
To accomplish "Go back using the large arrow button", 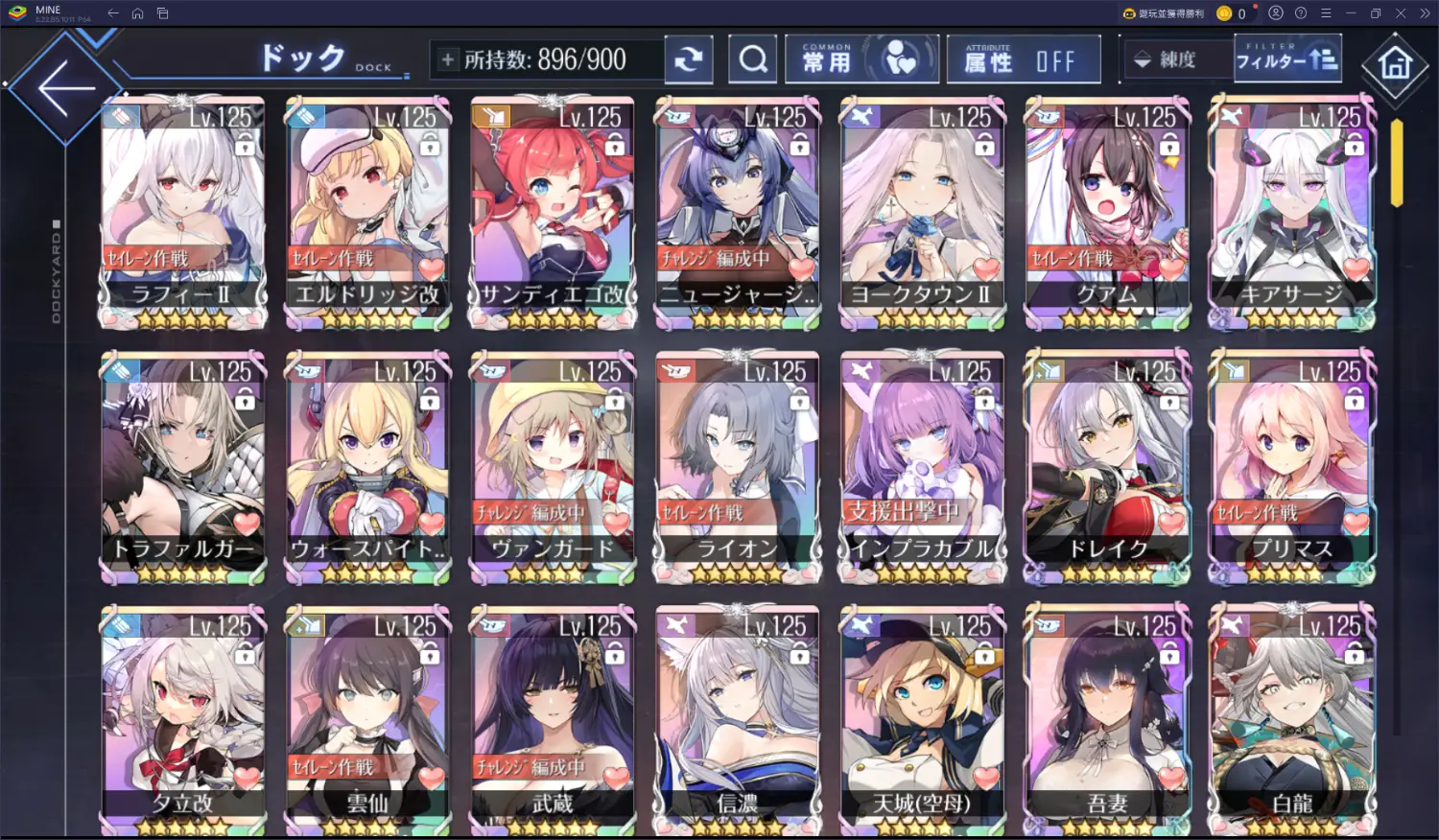I will click(65, 88).
